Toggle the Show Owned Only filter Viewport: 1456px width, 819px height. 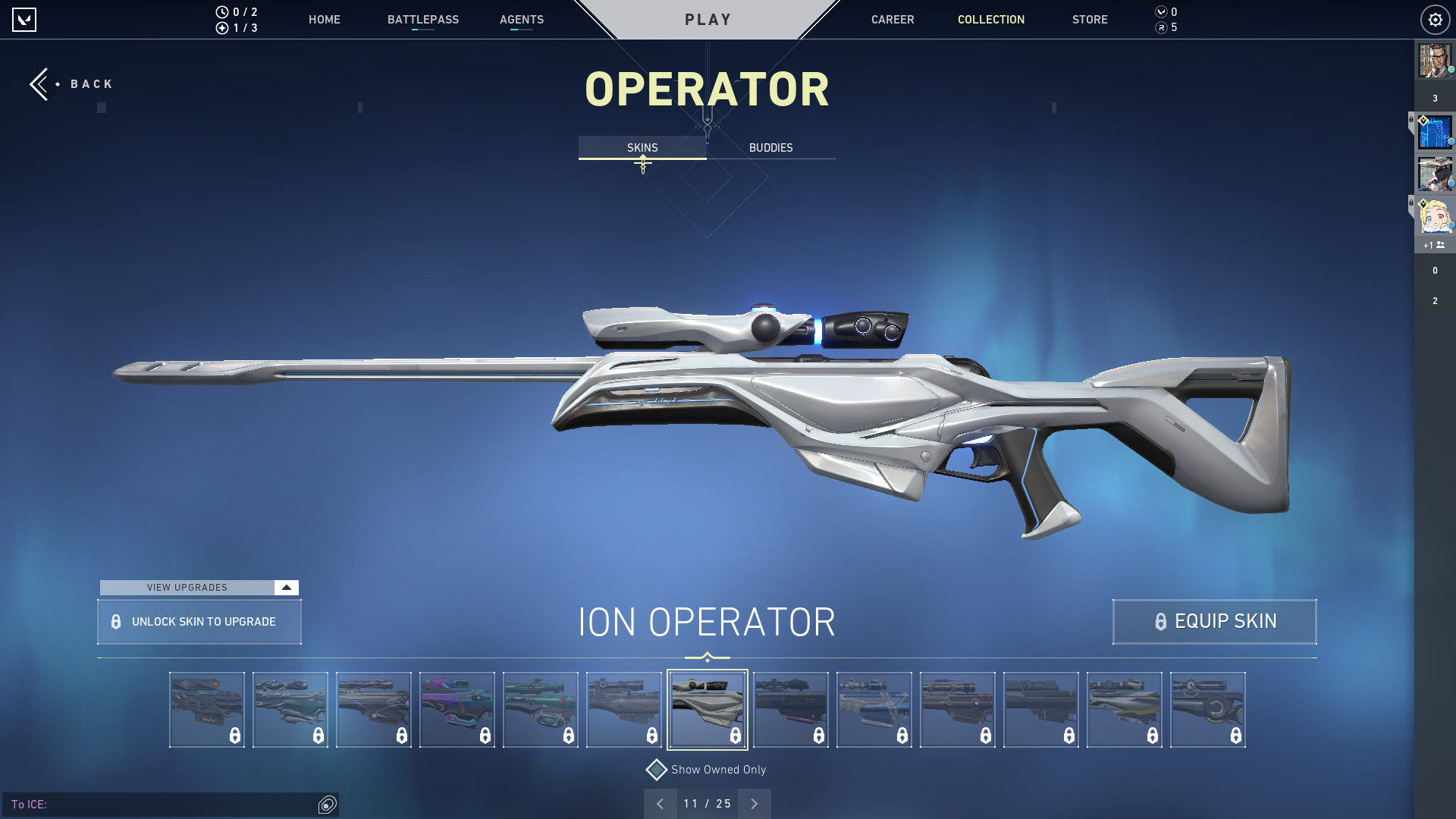tap(655, 769)
